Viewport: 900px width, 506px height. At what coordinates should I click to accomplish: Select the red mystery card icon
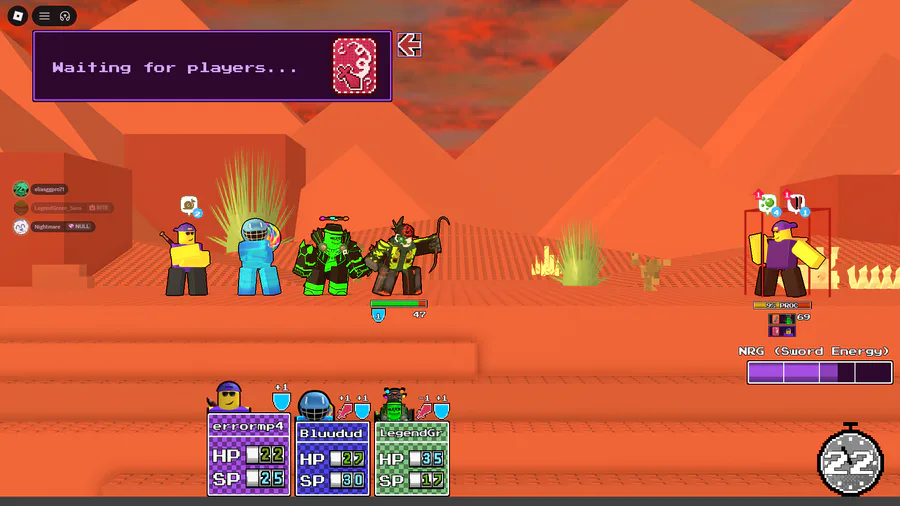[354, 66]
